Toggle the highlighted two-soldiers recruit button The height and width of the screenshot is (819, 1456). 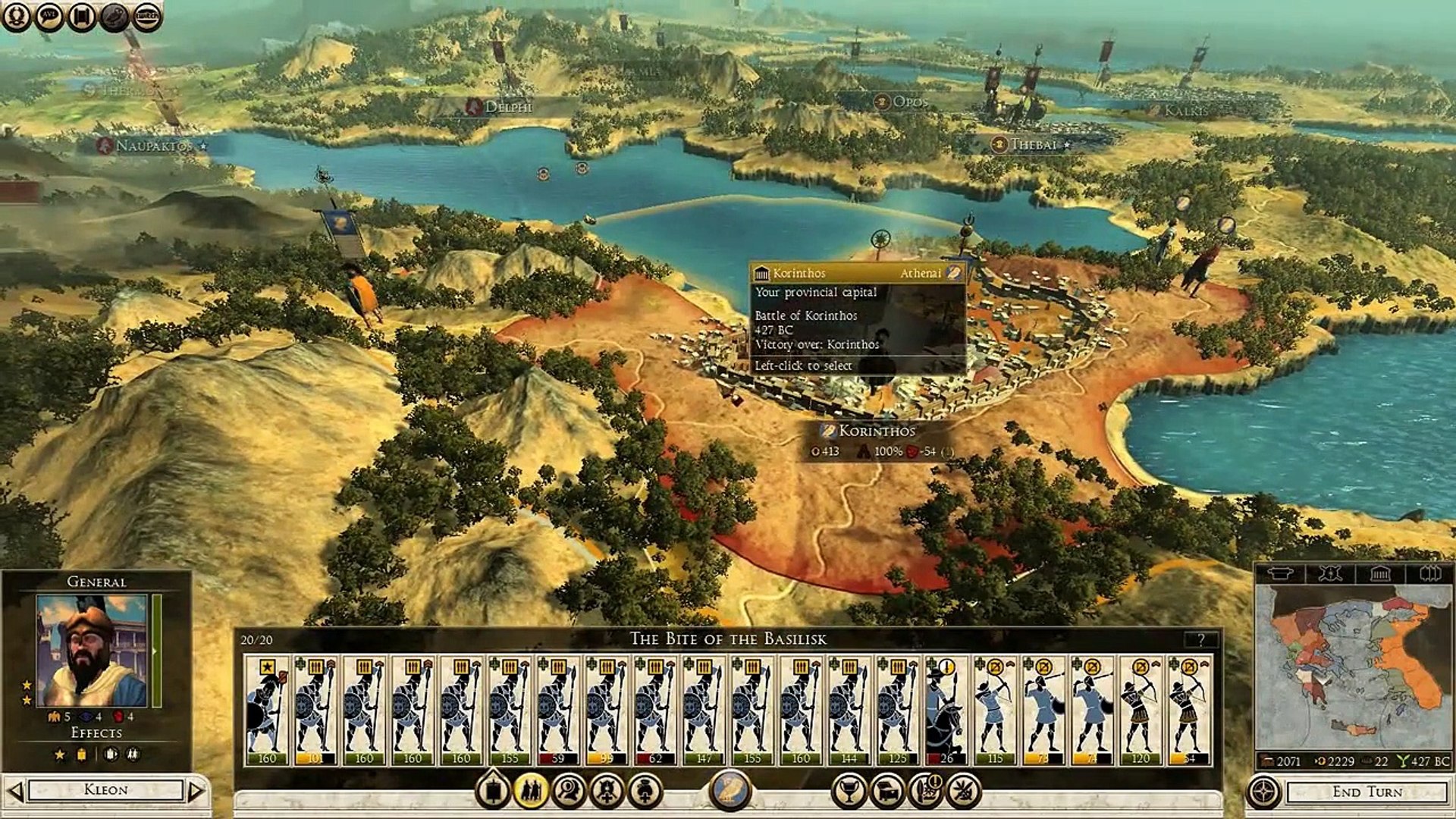(531, 791)
